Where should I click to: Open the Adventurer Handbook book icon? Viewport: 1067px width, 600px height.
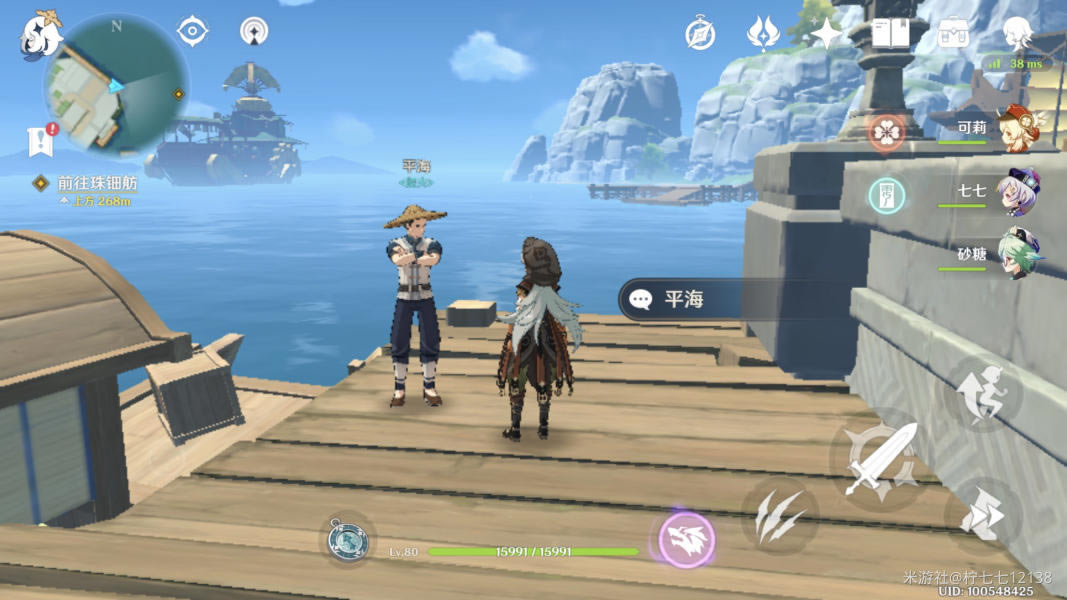[x=890, y=34]
